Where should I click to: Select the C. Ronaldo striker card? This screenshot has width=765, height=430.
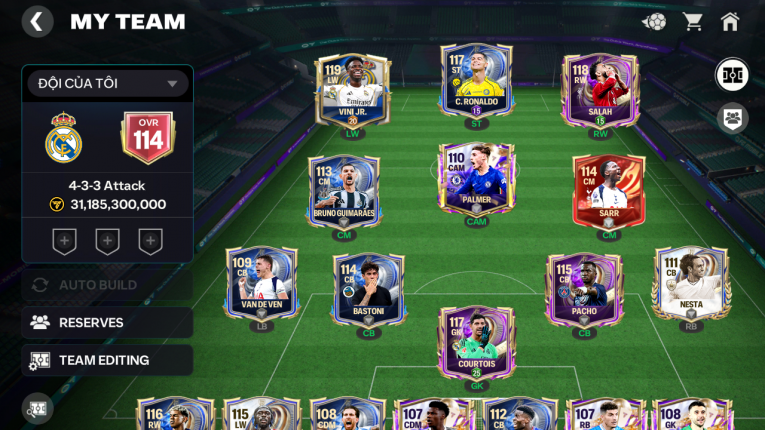pyautogui.click(x=476, y=78)
